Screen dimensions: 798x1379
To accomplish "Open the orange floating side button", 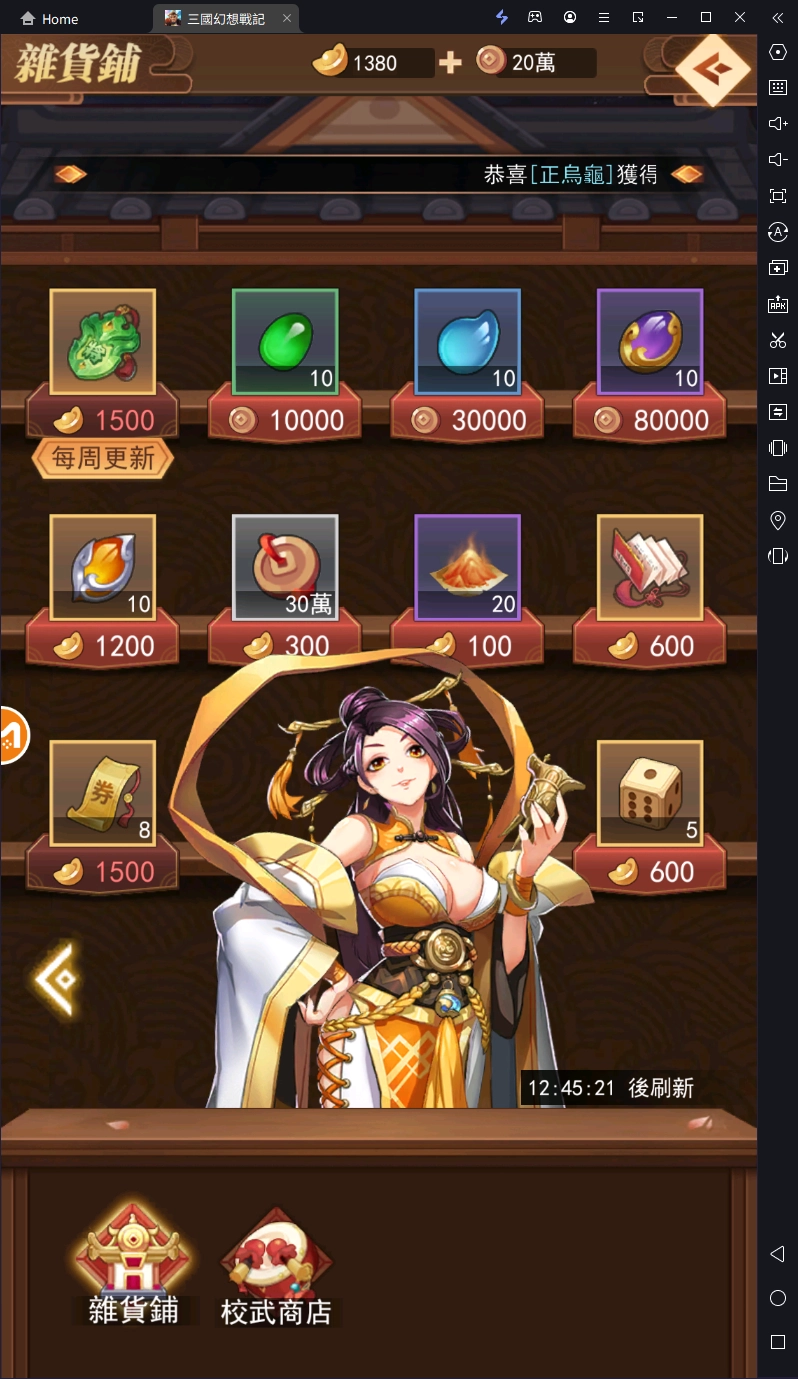I will click(x=12, y=735).
